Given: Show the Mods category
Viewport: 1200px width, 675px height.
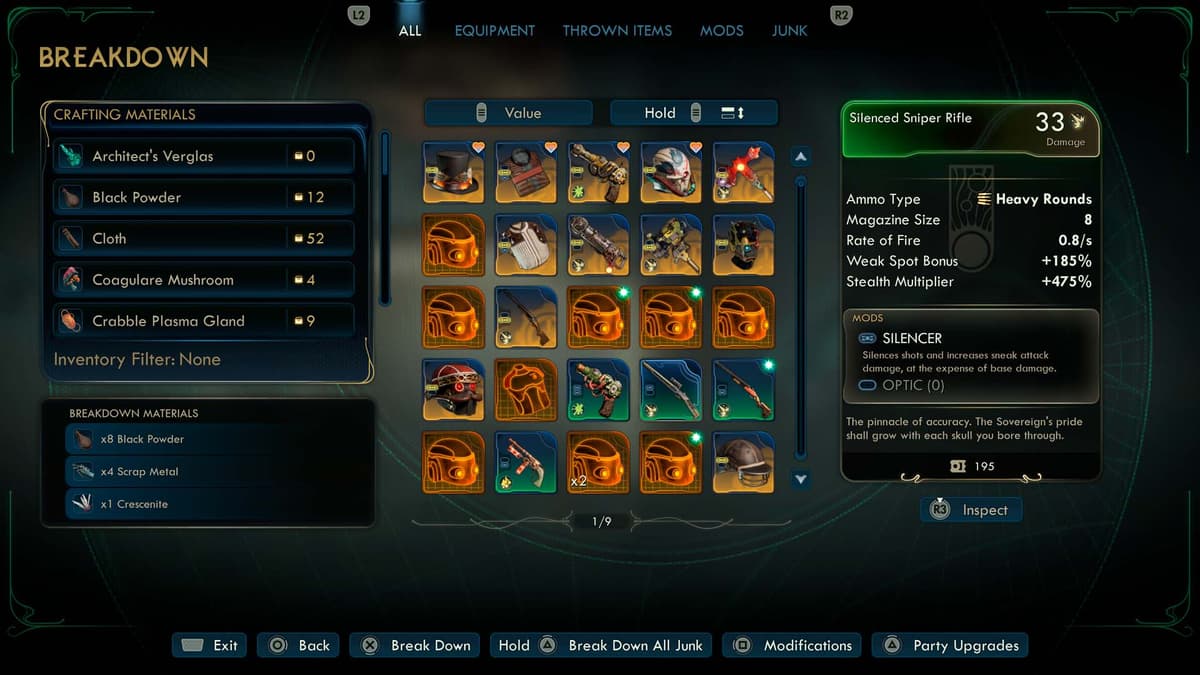Looking at the screenshot, I should point(721,31).
